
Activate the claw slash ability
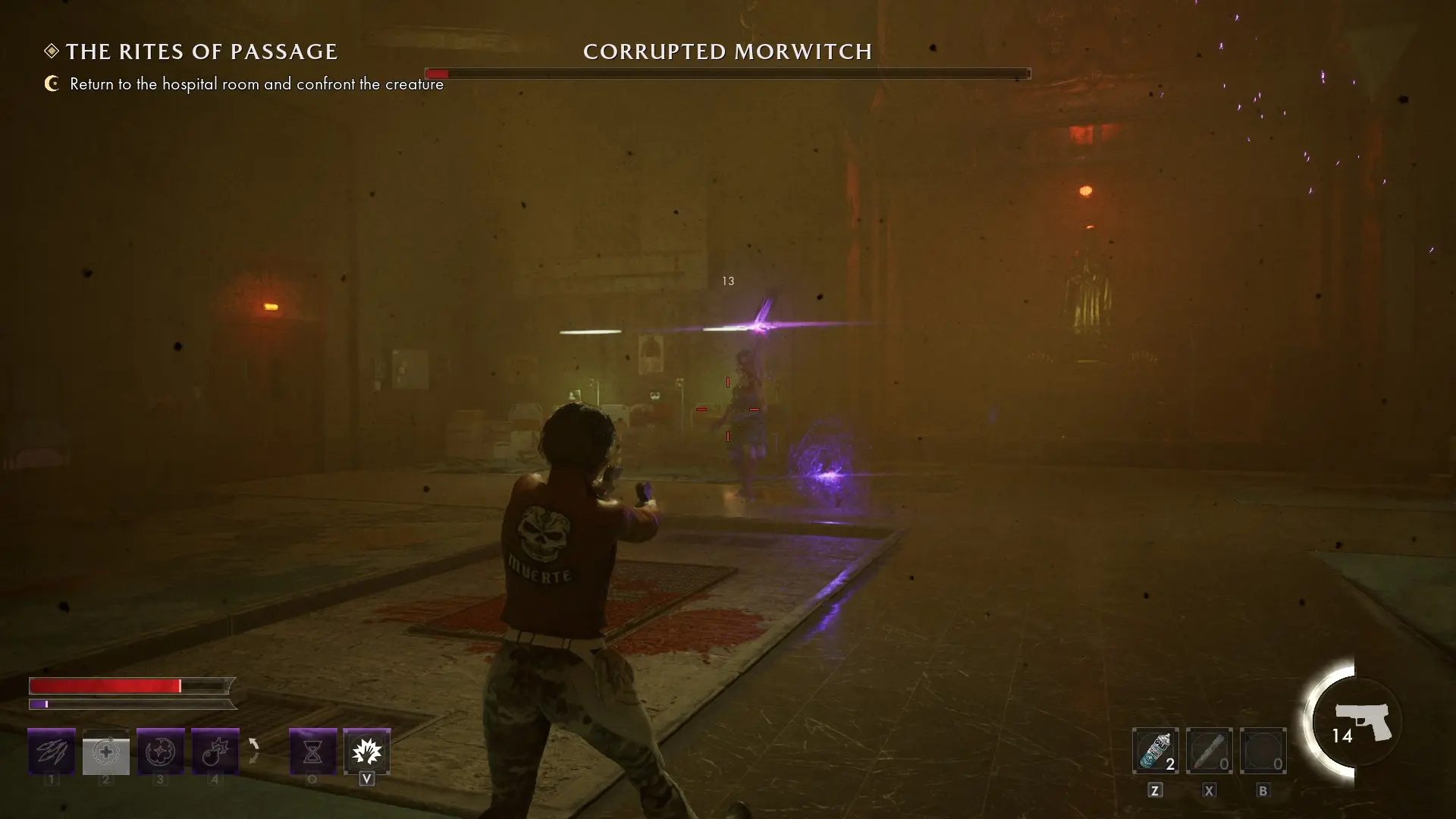tap(52, 752)
